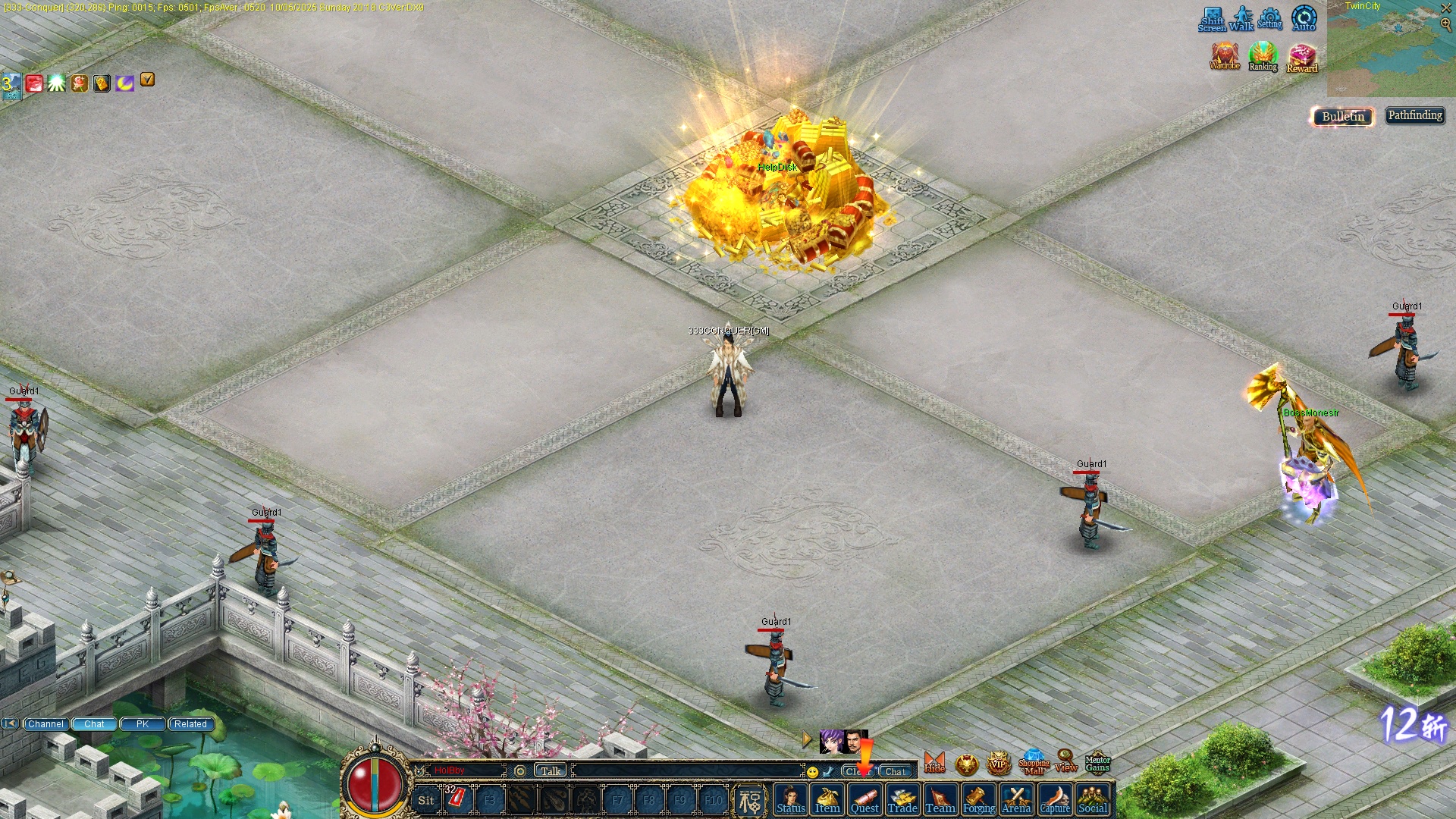Viewport: 1456px width, 819px height.
Task: Open the Bulletin board
Action: [x=1343, y=116]
